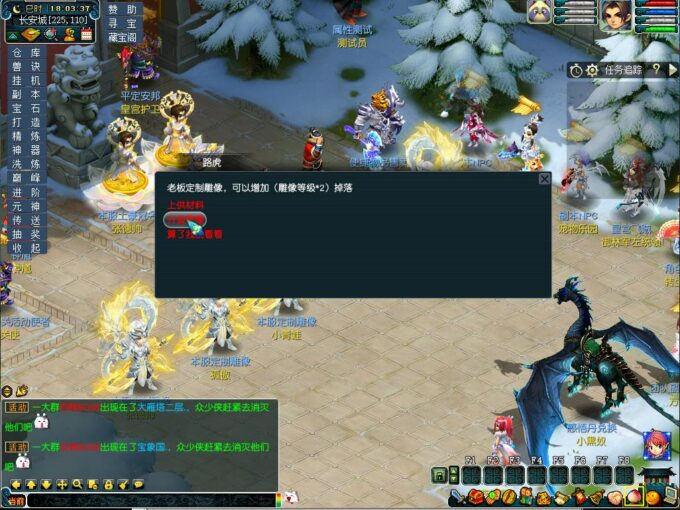Open the 传送 teleport menu

tap(26, 220)
